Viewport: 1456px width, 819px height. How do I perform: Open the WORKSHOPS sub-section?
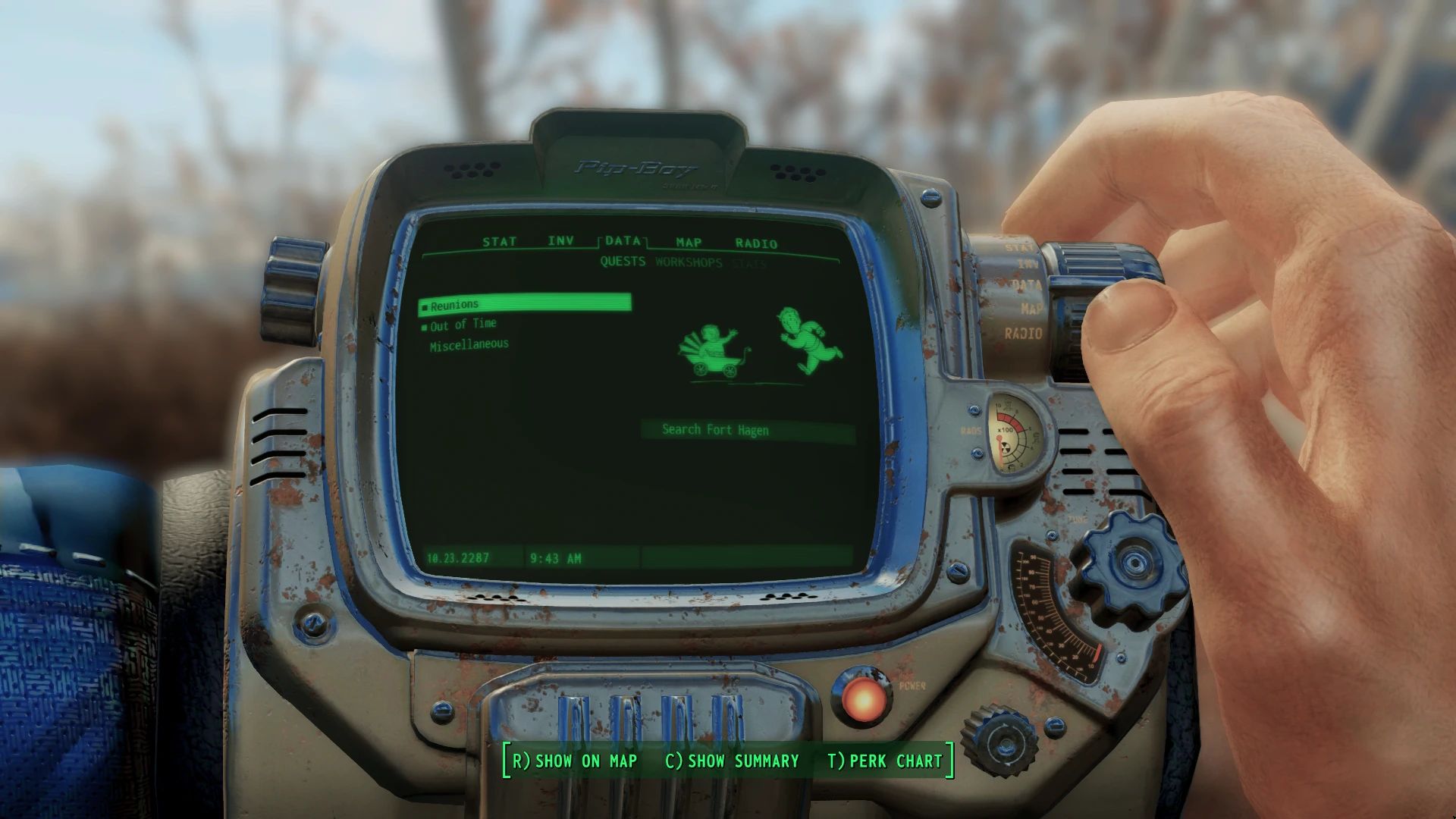[689, 263]
